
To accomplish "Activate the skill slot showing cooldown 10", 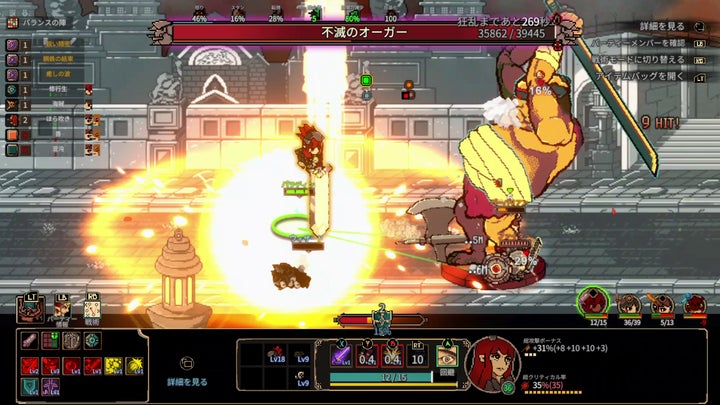I will point(418,356).
